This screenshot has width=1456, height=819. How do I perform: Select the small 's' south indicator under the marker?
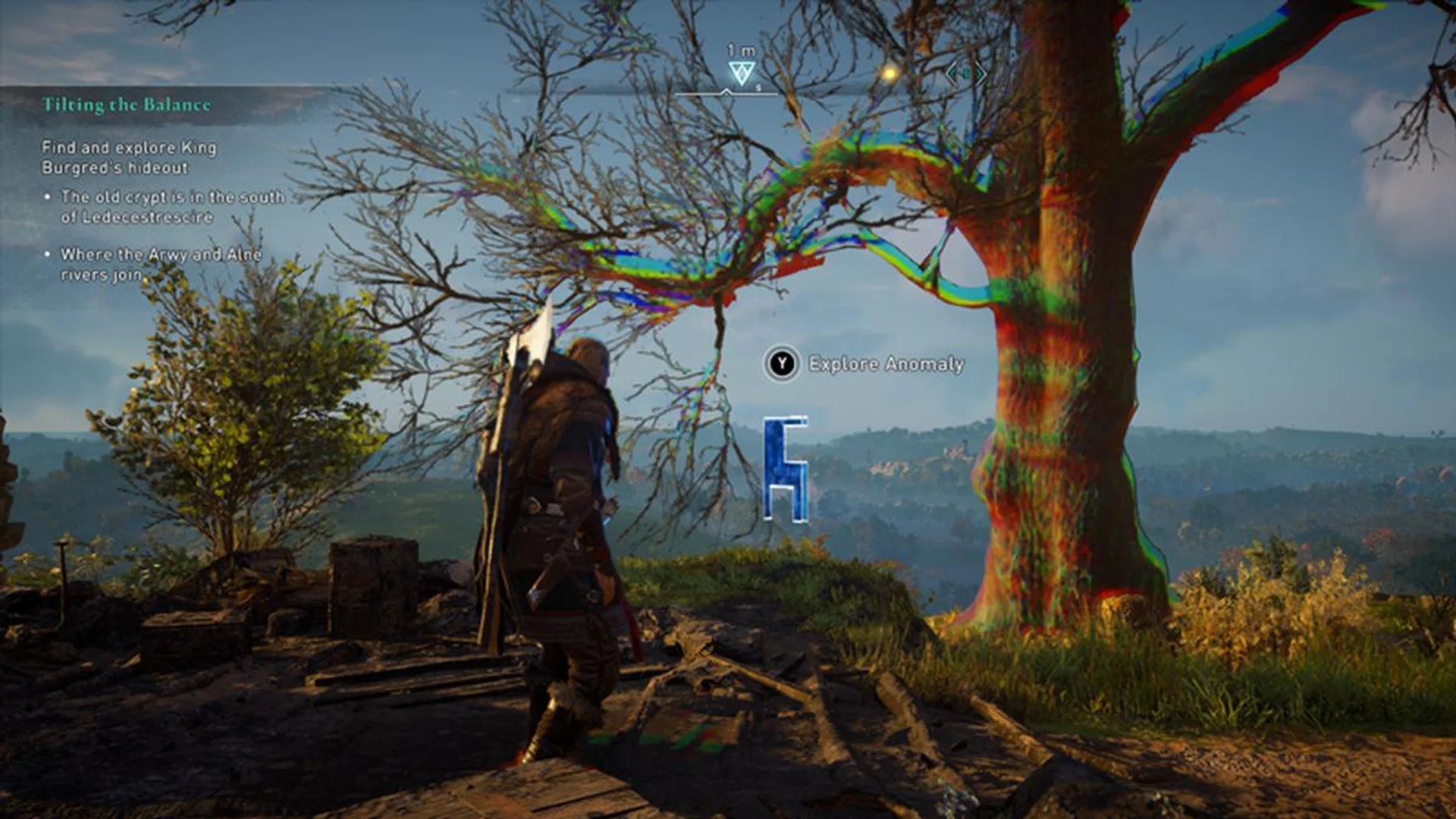758,89
